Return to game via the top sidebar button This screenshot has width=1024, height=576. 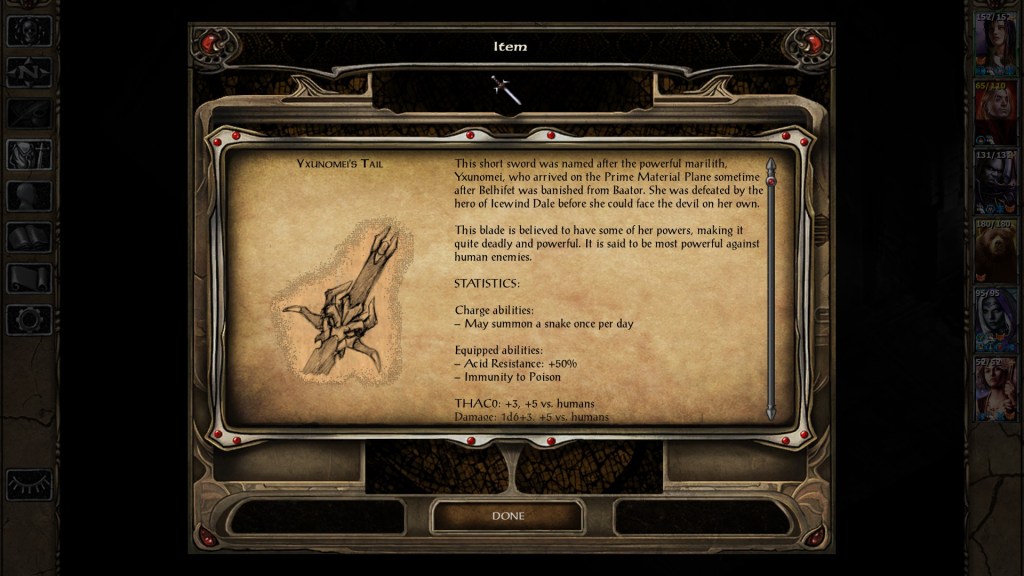point(29,30)
